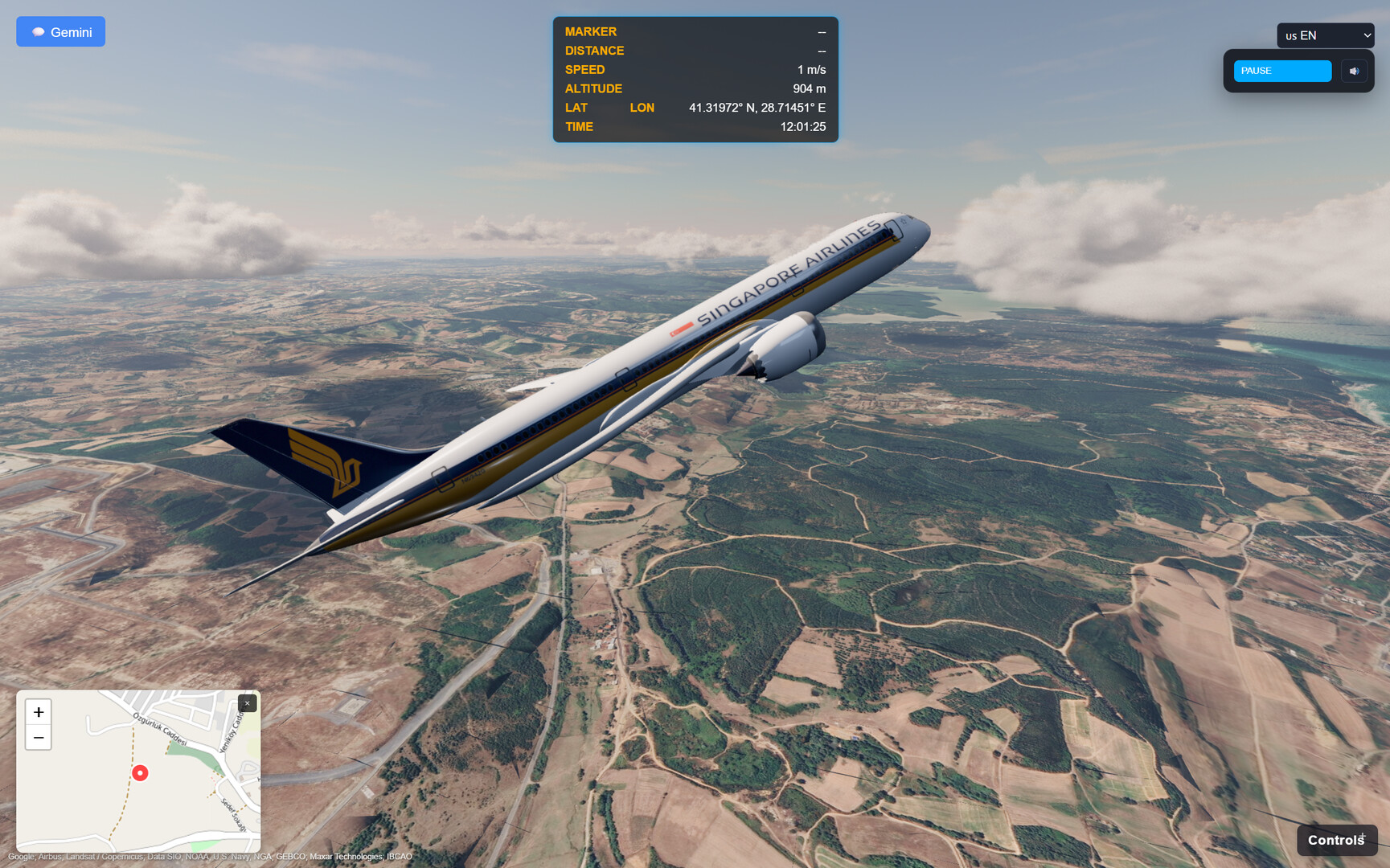Click the minus icon on the map zoom control
Viewport: 1390px width, 868px height.
click(38, 737)
